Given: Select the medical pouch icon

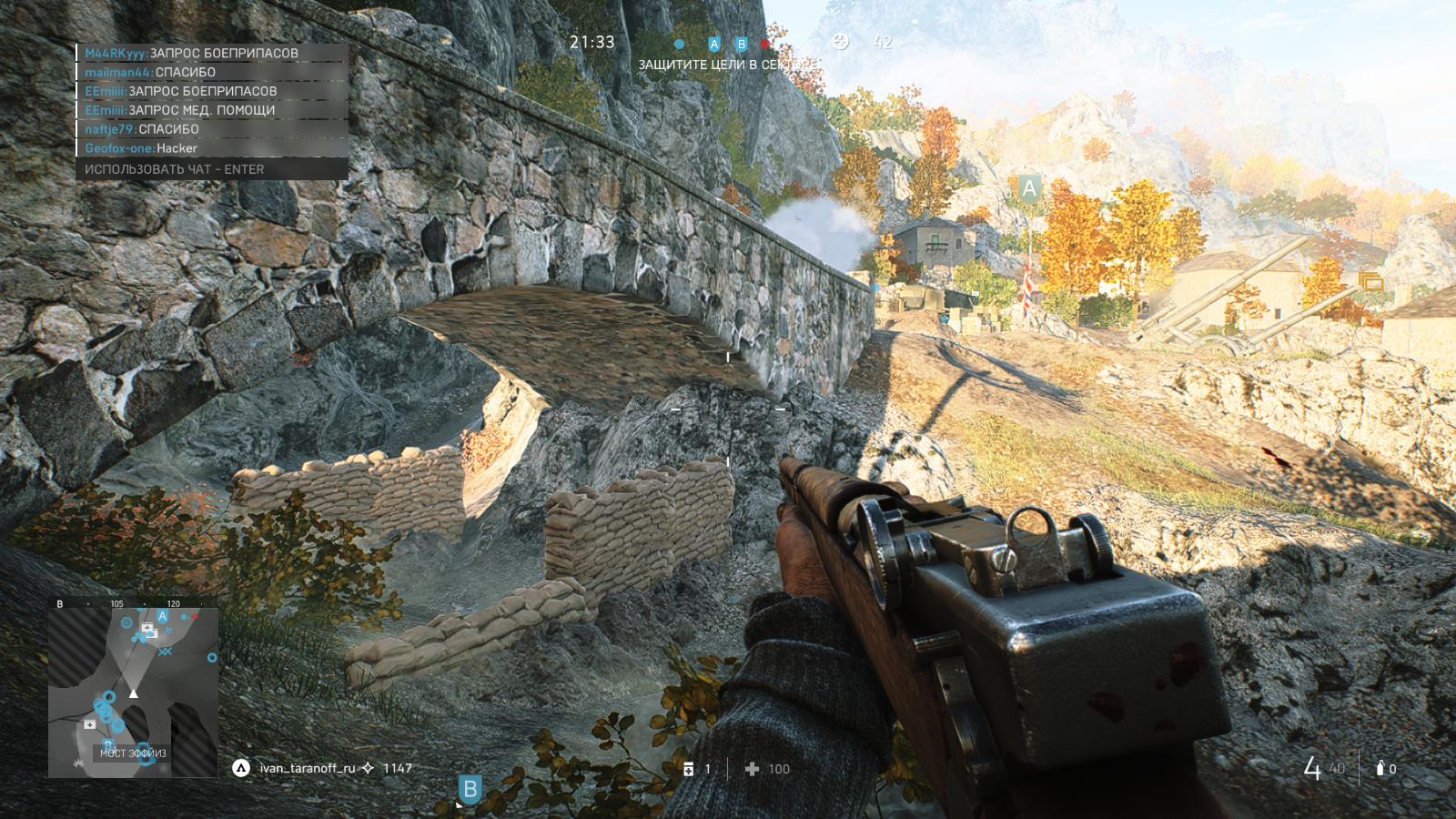Looking at the screenshot, I should pyautogui.click(x=689, y=769).
